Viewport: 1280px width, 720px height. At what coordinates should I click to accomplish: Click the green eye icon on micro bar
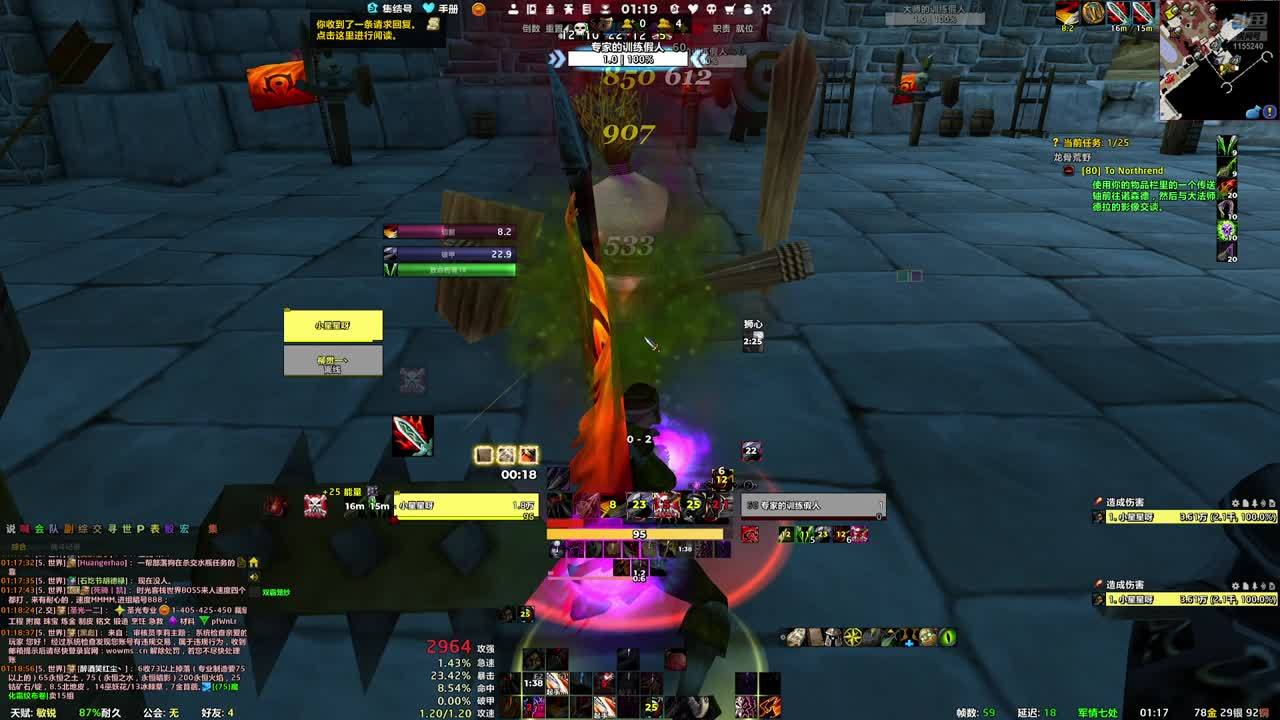click(x=947, y=637)
